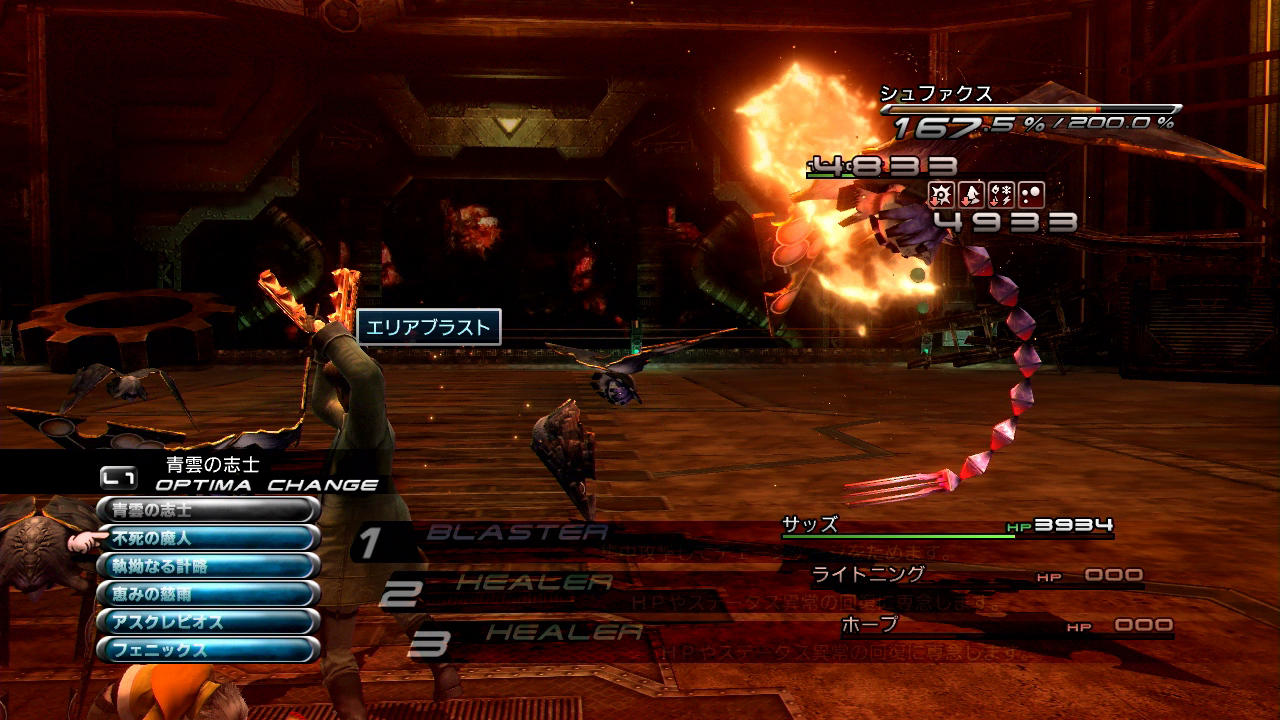1280x720 pixels.
Task: Select the 青雲の志士 optima entry
Action: 208,510
